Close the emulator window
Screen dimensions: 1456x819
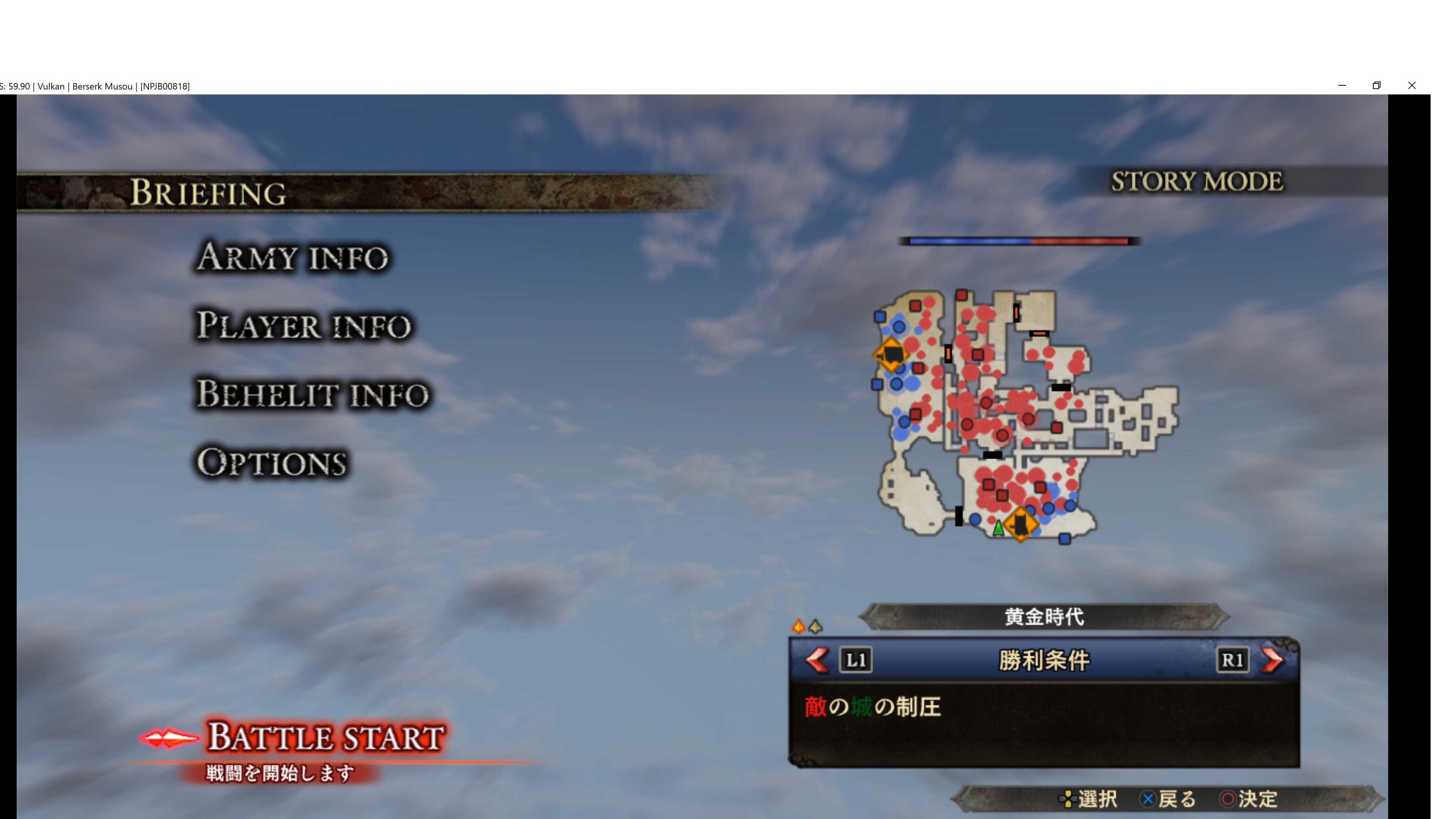click(1411, 86)
